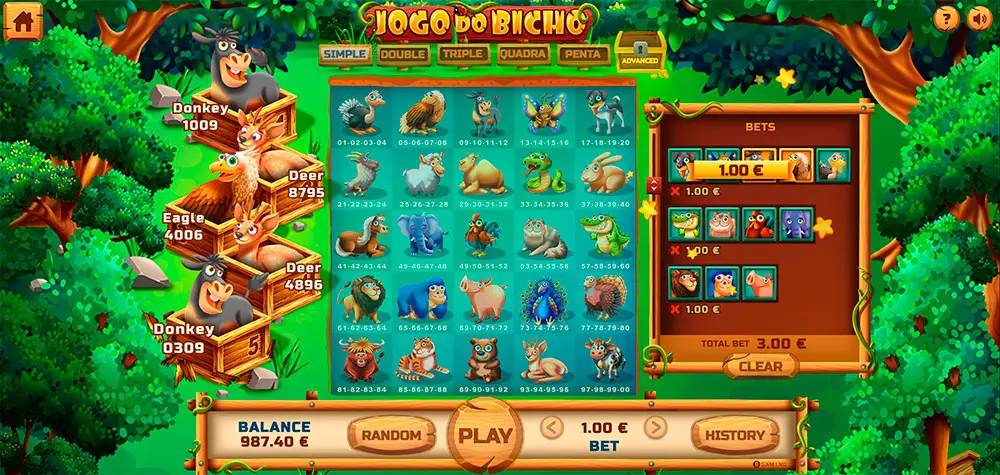Open the Penta bet tab
Viewport: 1000px width, 475px height.
[x=583, y=54]
